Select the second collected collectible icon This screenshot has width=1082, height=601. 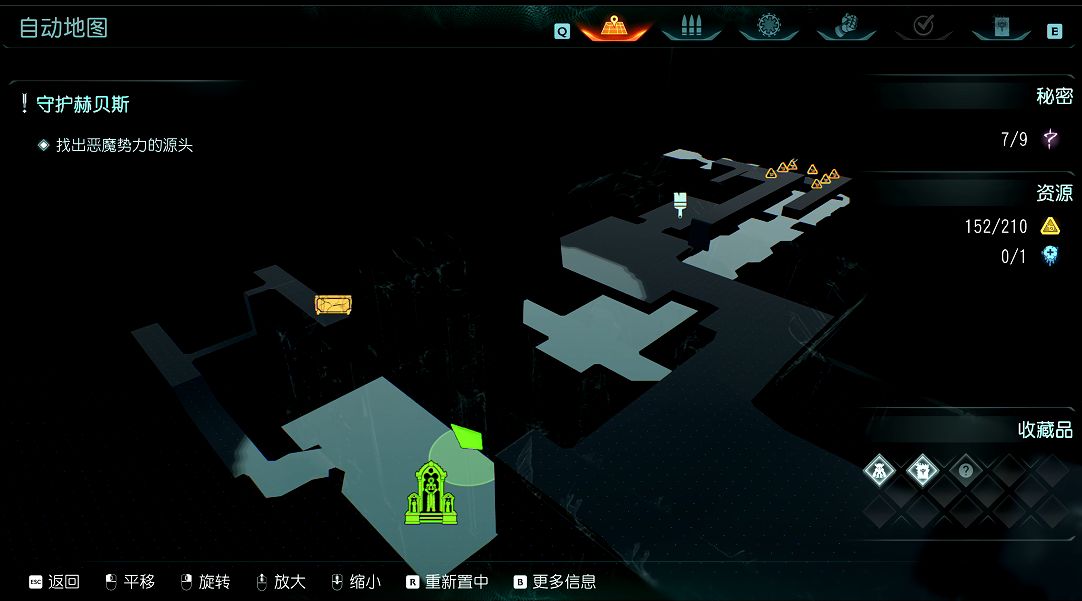coord(922,470)
